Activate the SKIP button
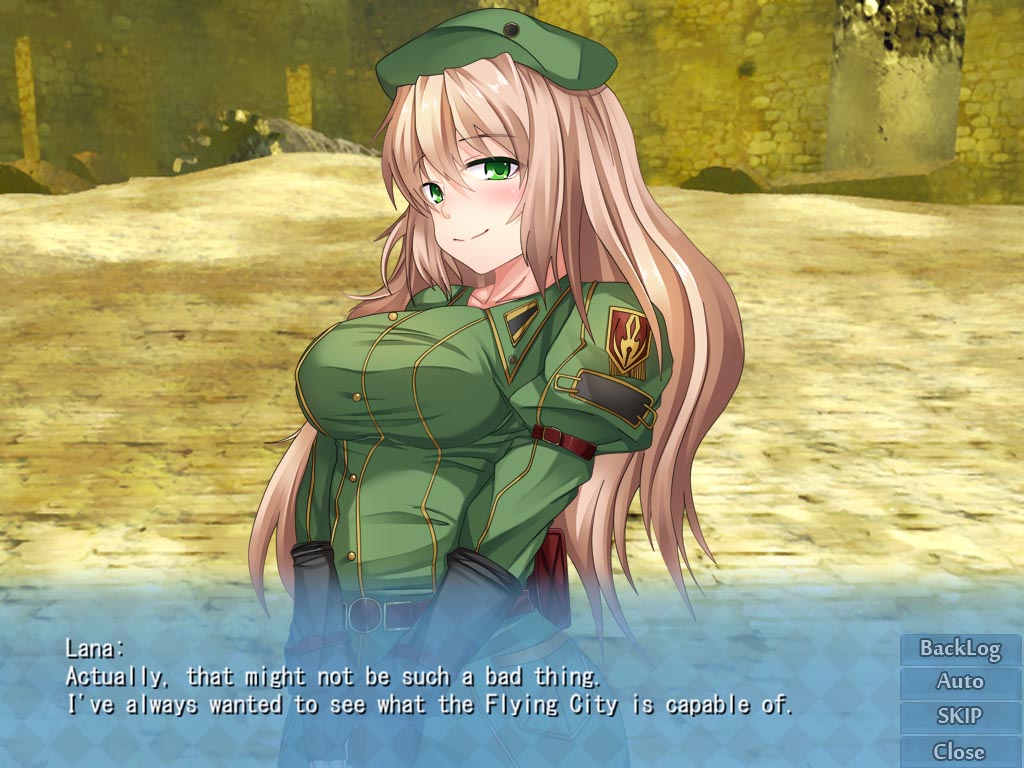 click(960, 716)
